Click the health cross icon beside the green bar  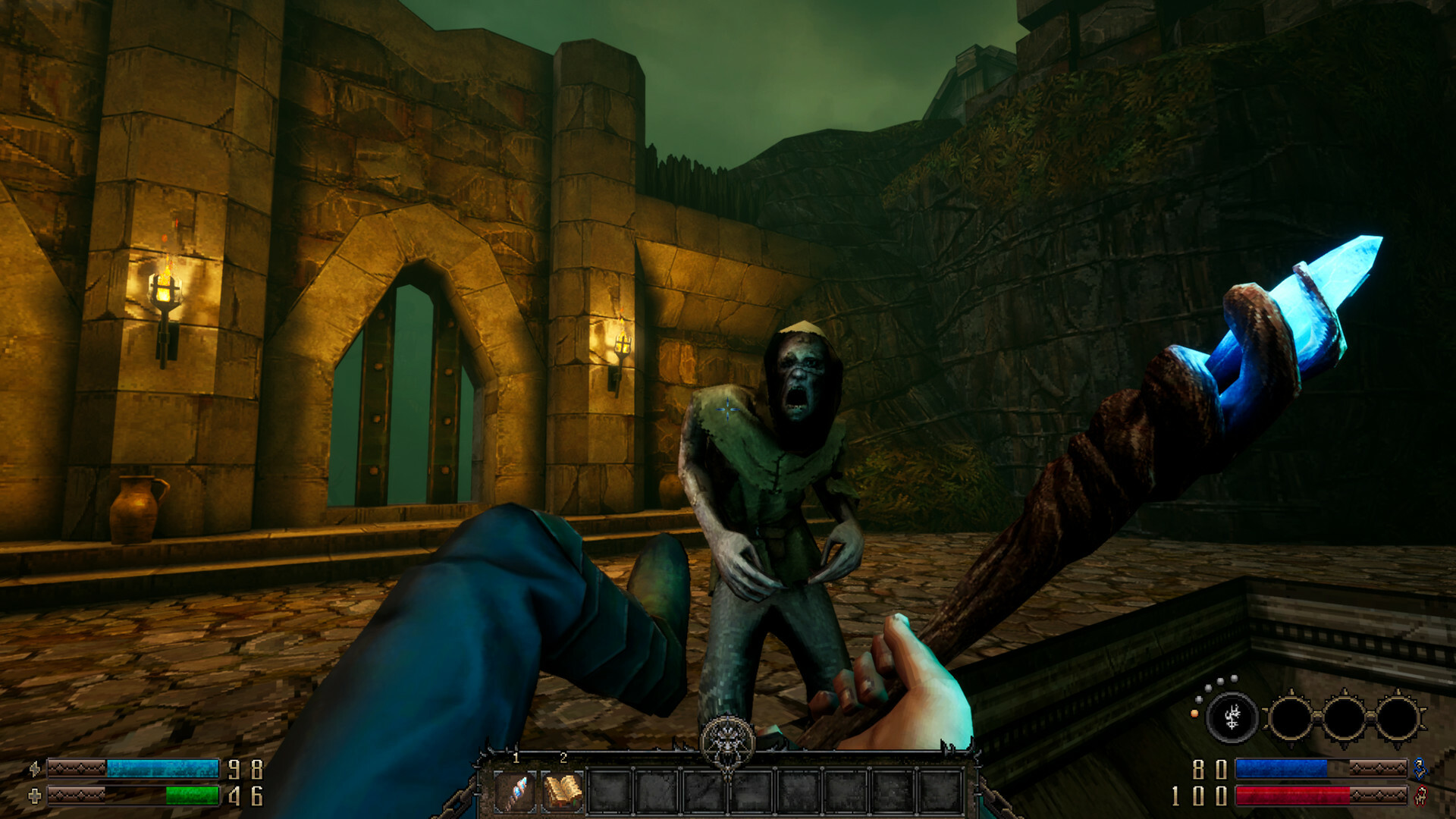pyautogui.click(x=35, y=795)
